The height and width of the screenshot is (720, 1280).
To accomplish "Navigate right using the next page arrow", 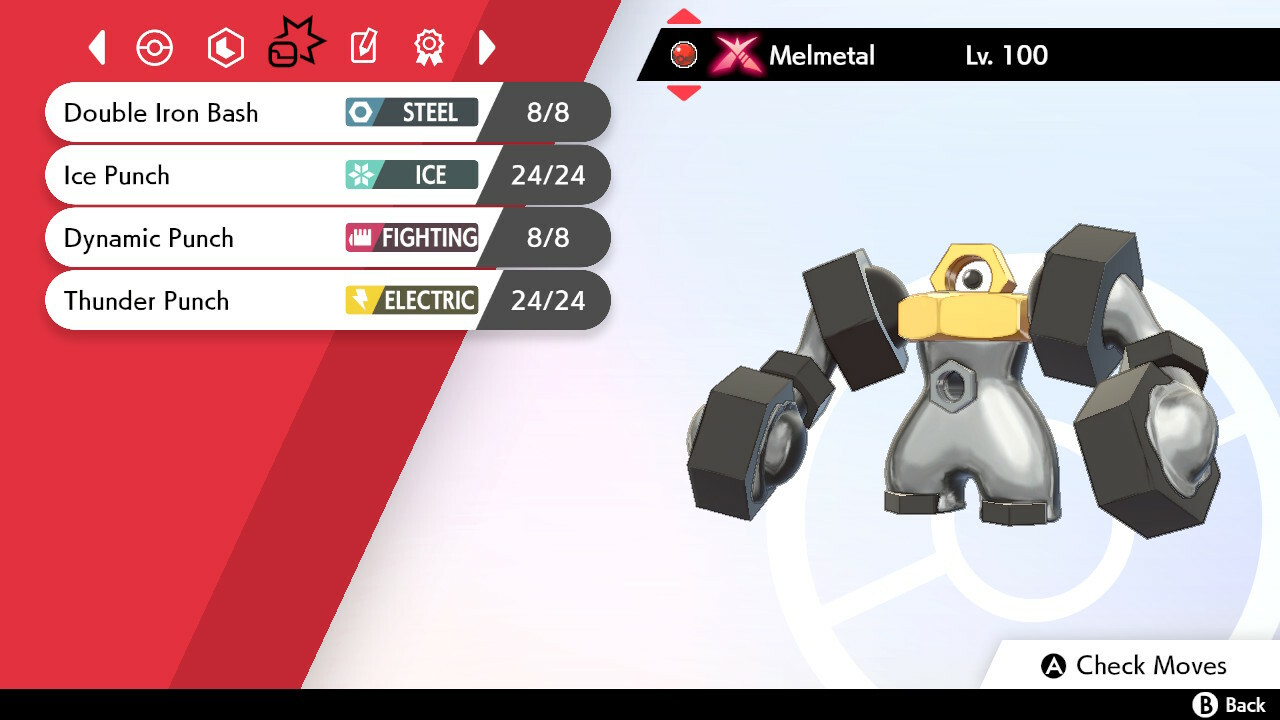I will (x=487, y=47).
